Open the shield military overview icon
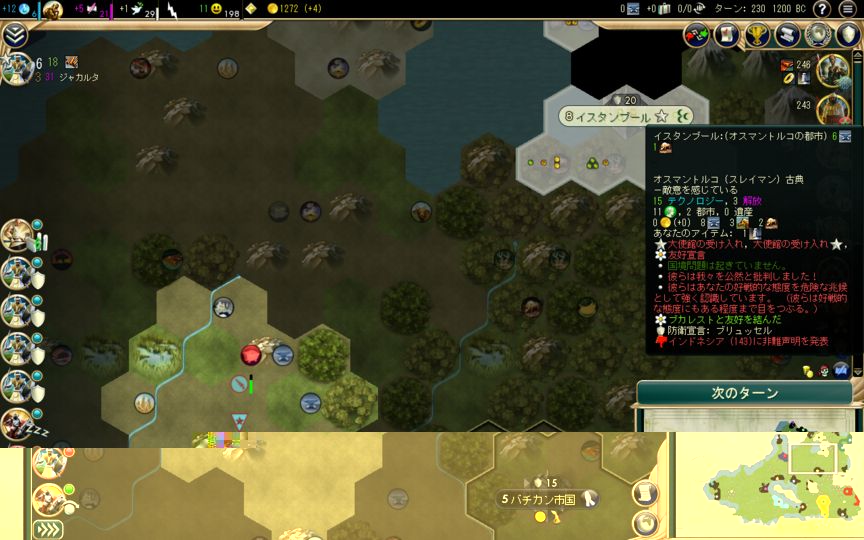This screenshot has height=540, width=864. click(848, 35)
